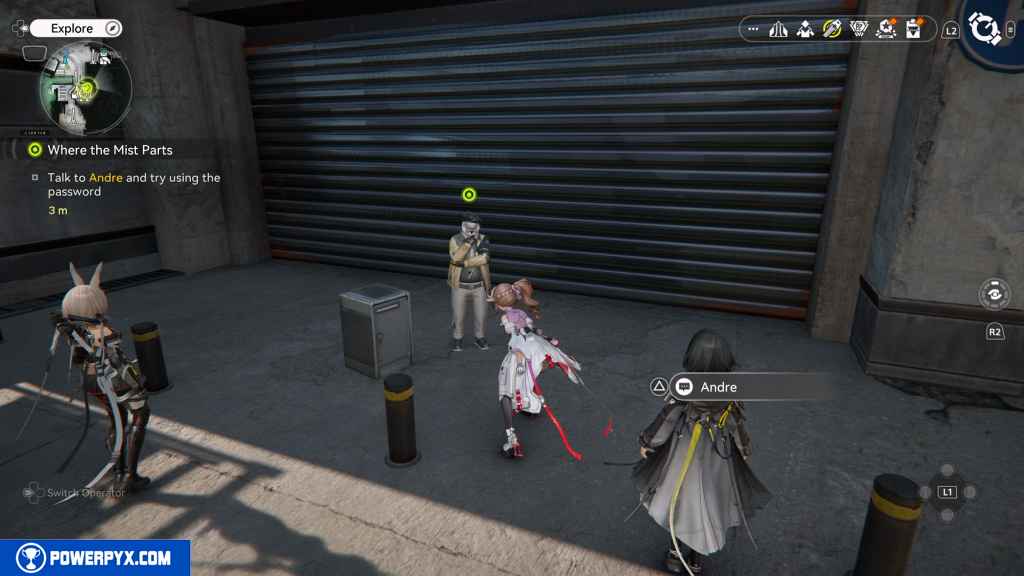
Task: Open the operator figure icon in the top bar
Action: [x=805, y=29]
